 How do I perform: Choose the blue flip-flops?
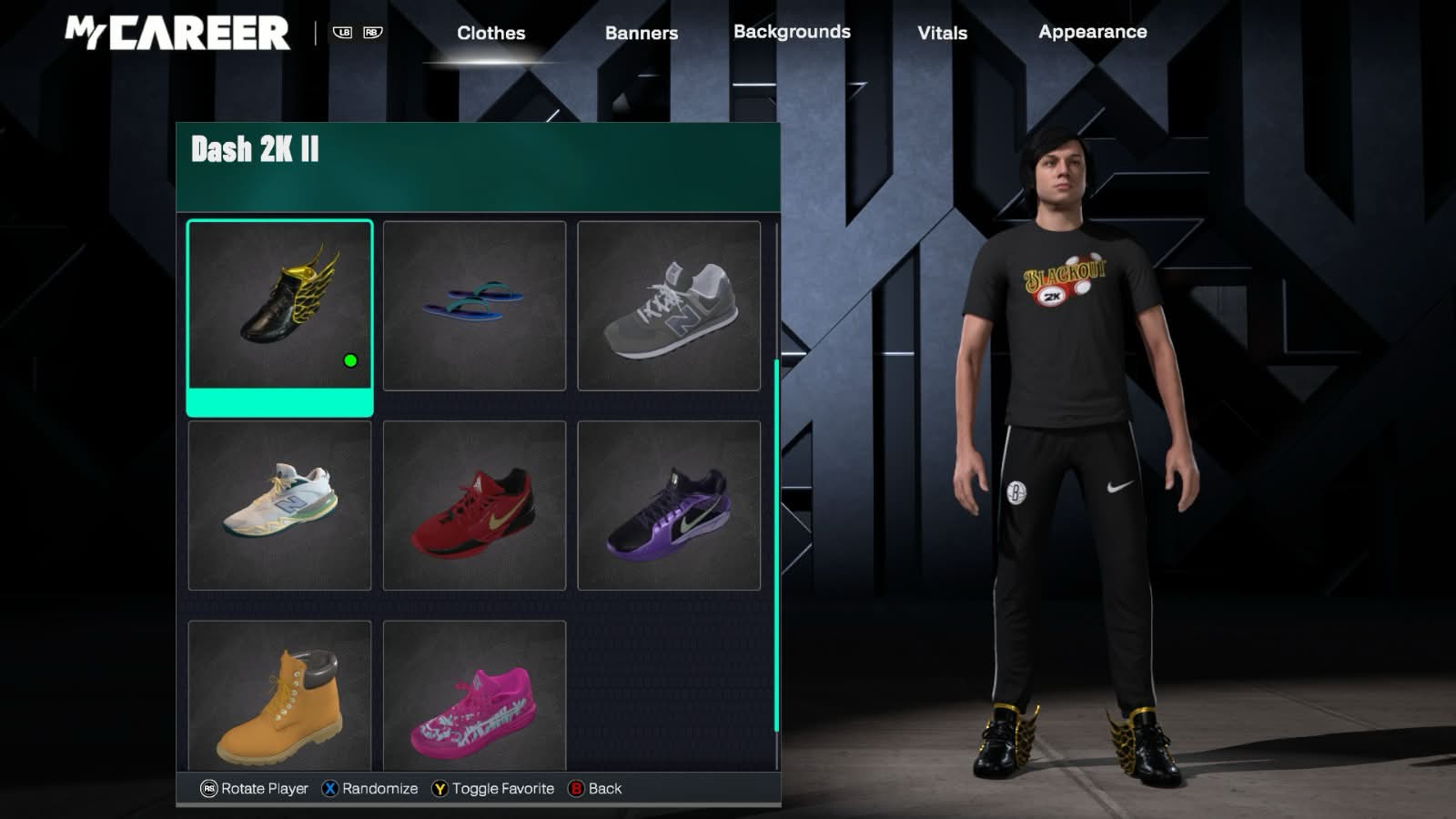[474, 306]
